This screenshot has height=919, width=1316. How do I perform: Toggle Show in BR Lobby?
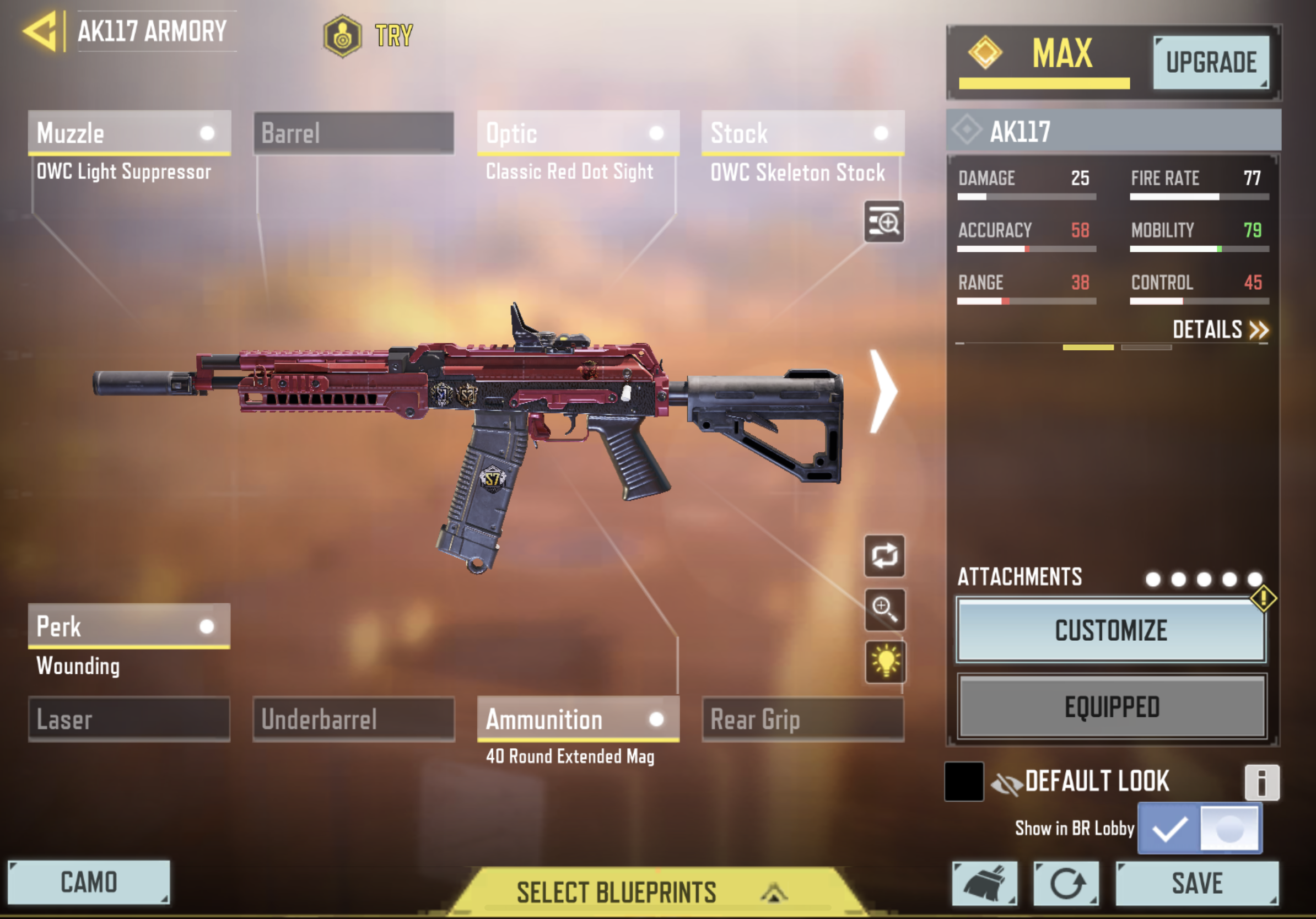tap(1200, 829)
